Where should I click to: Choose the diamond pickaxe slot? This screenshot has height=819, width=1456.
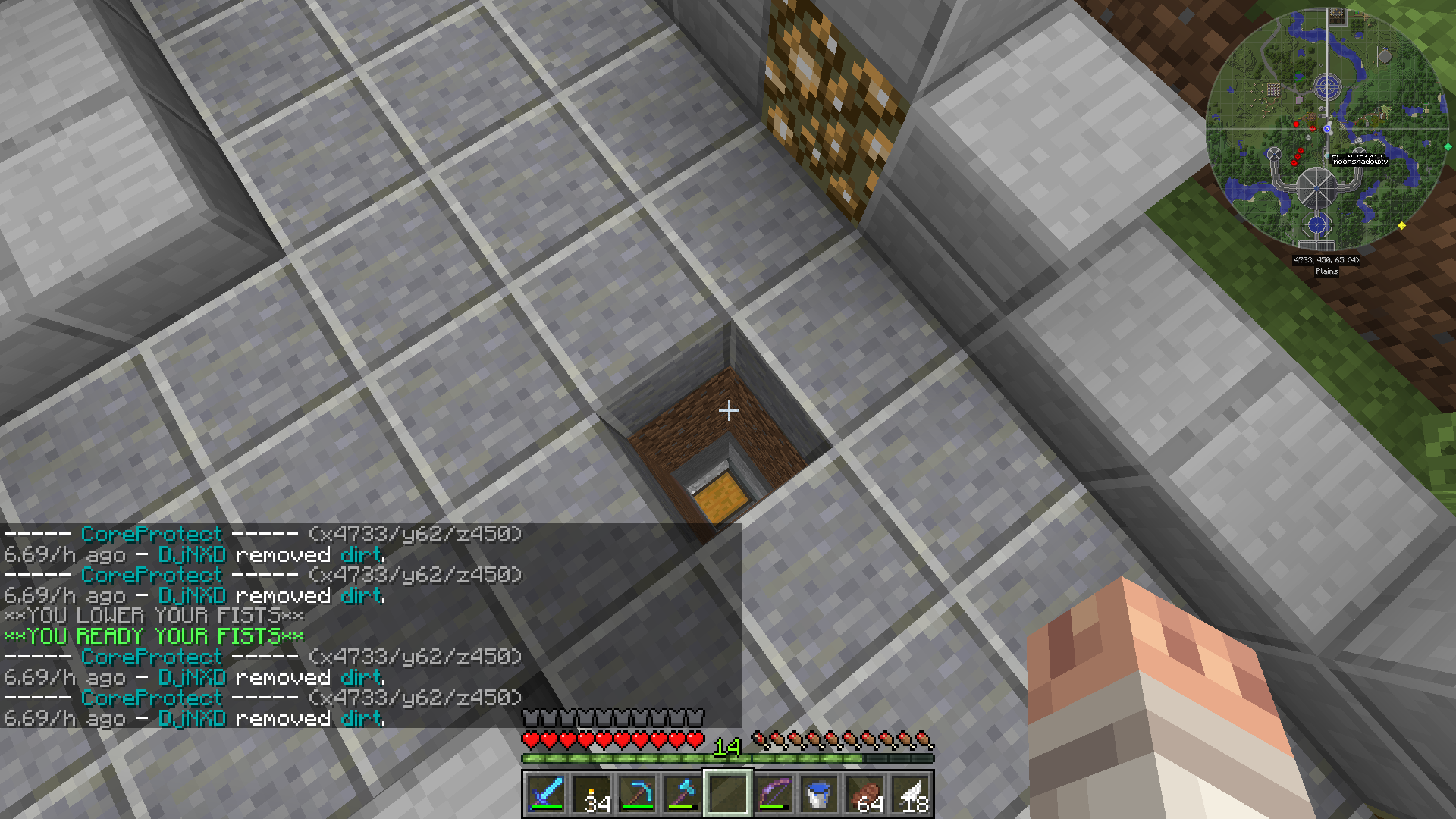[637, 794]
